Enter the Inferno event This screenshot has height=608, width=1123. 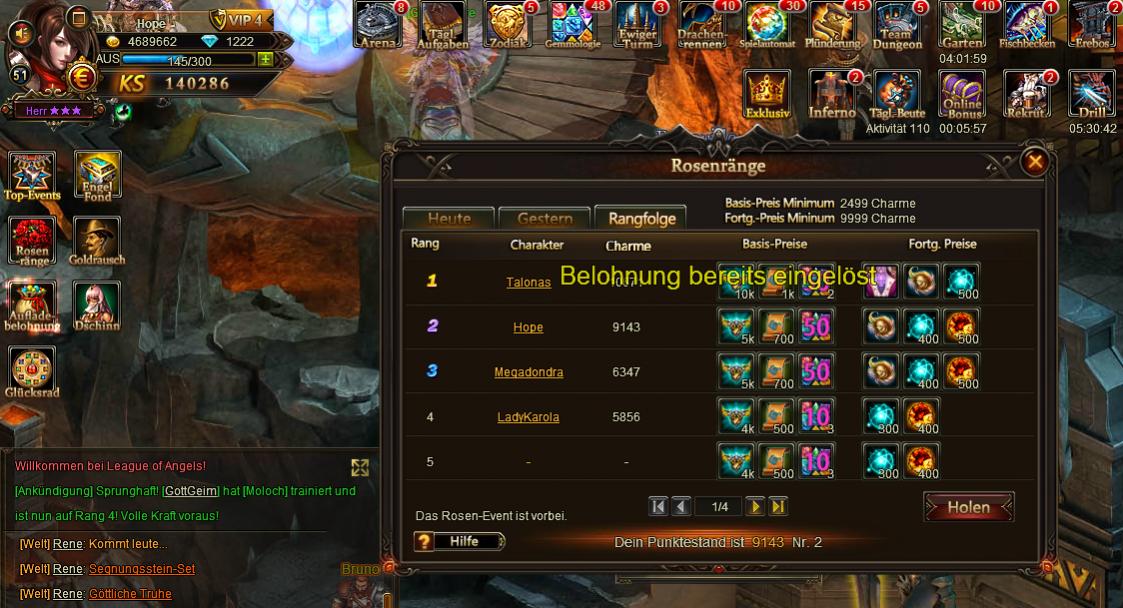[832, 95]
